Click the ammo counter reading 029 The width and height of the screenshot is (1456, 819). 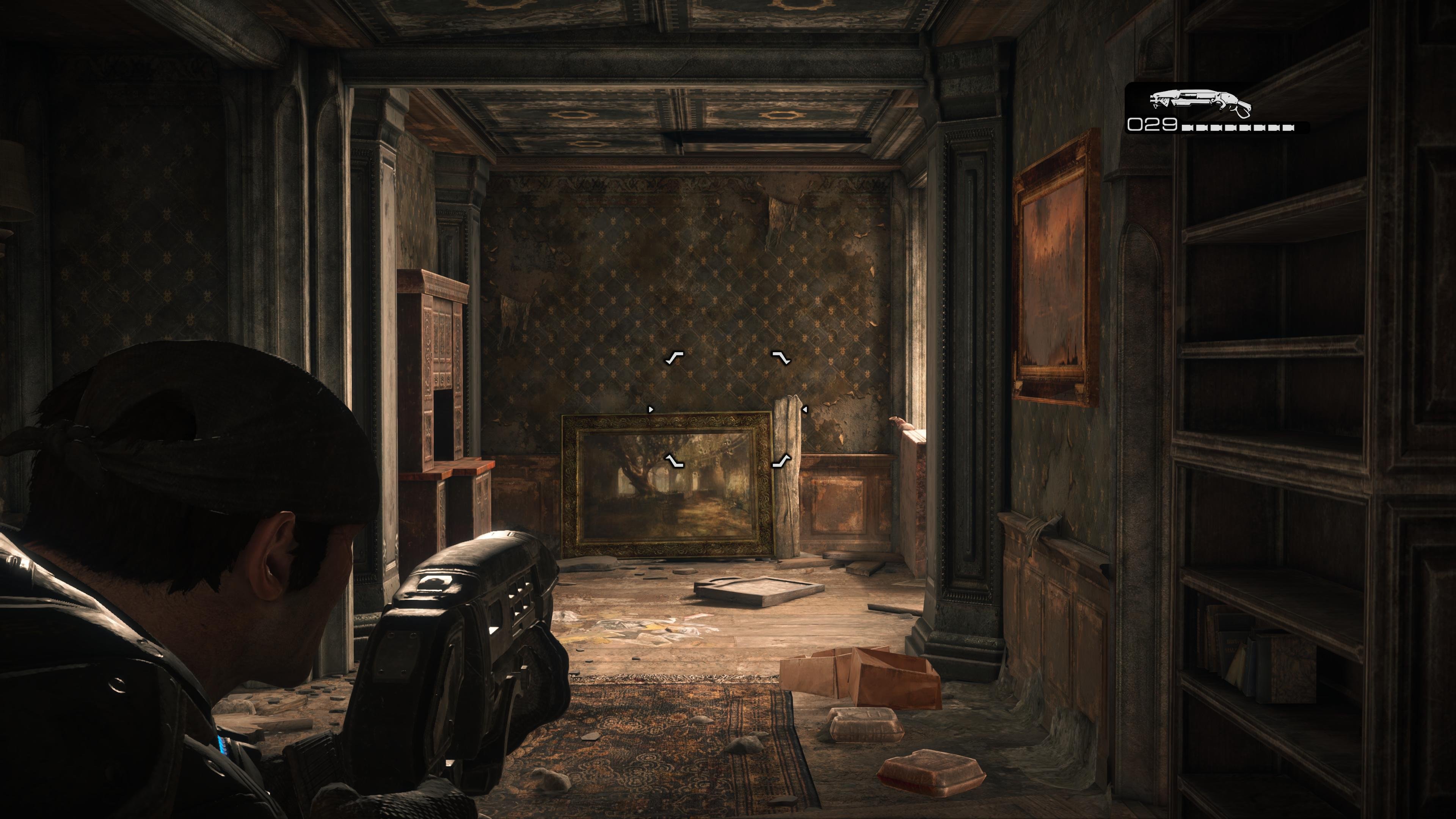tap(1153, 126)
